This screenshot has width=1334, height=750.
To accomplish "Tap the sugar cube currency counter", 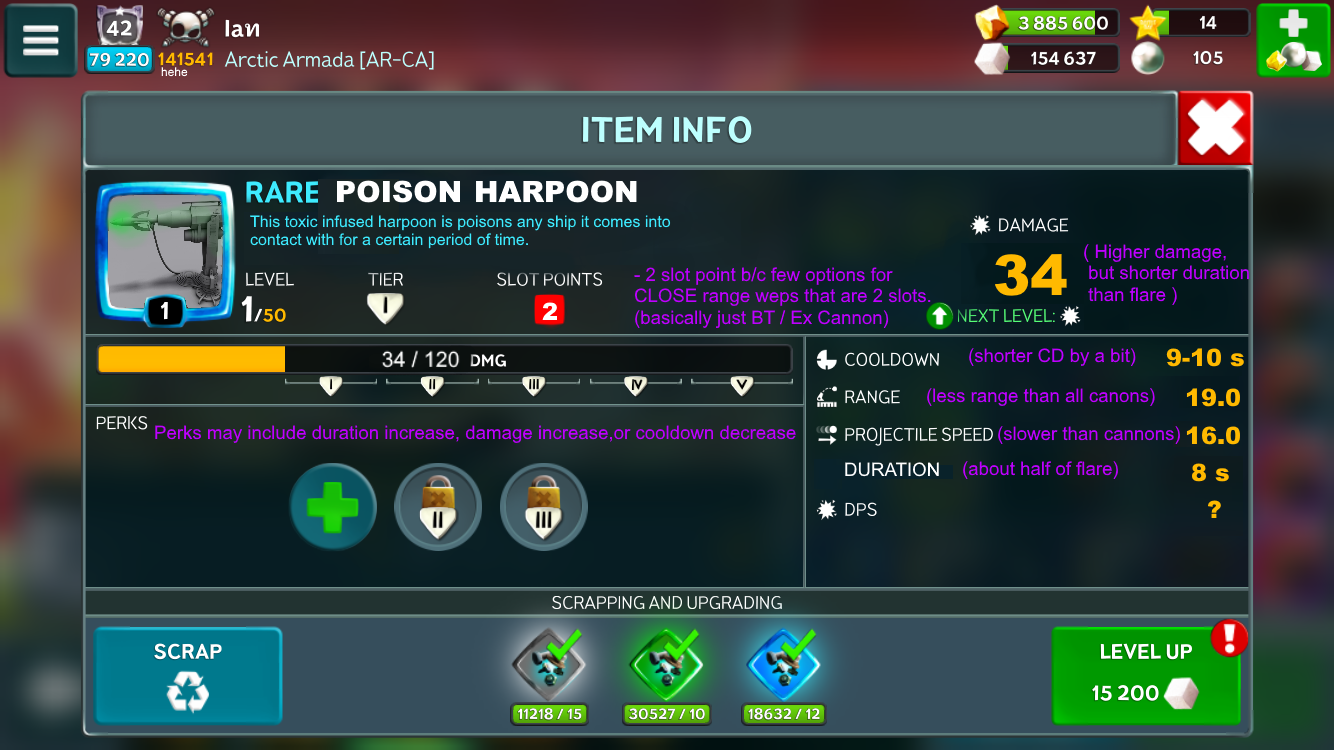I will [x=1045, y=58].
